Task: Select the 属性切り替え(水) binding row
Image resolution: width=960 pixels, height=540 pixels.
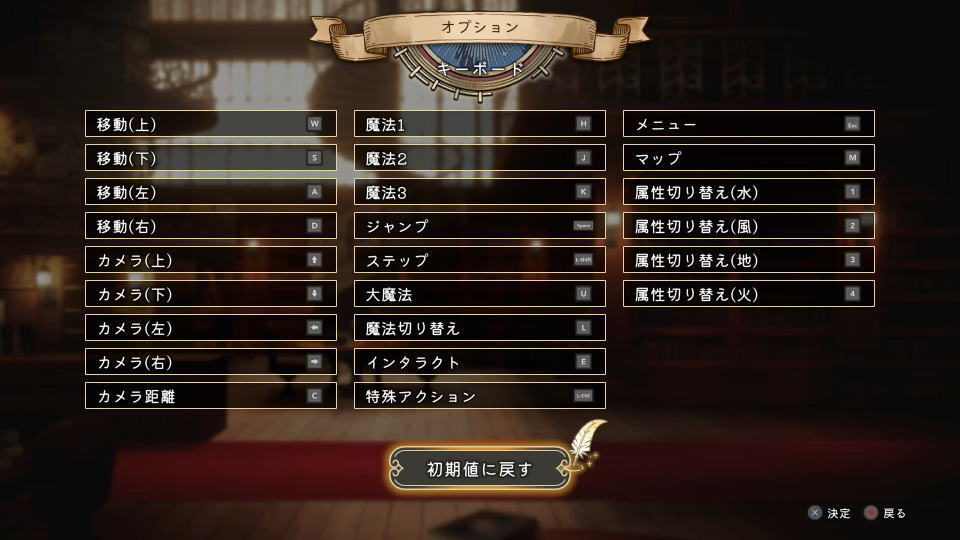Action: pos(748,192)
